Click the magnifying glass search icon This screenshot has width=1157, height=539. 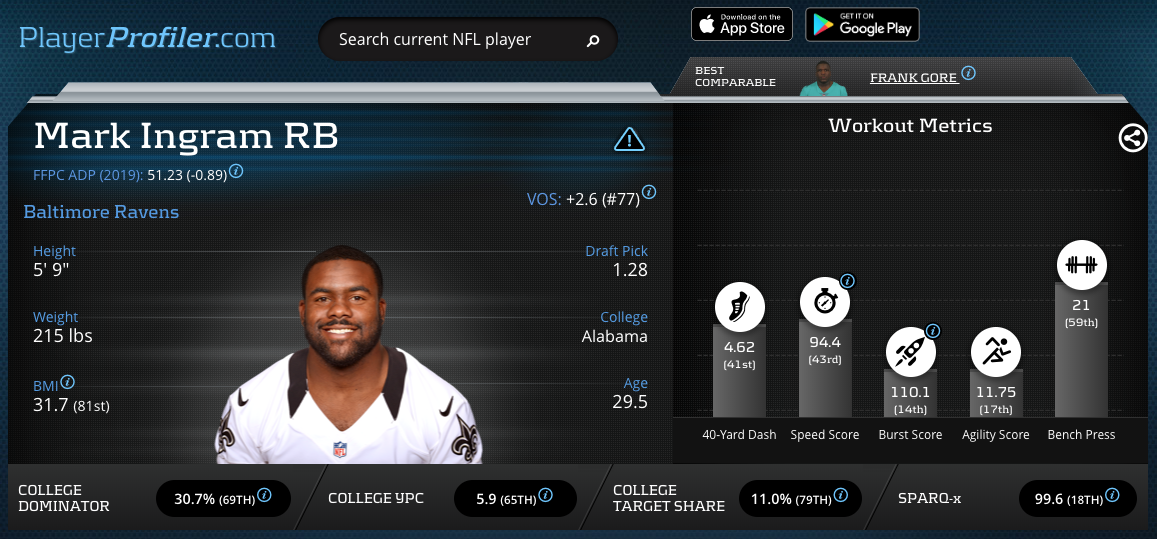click(592, 41)
